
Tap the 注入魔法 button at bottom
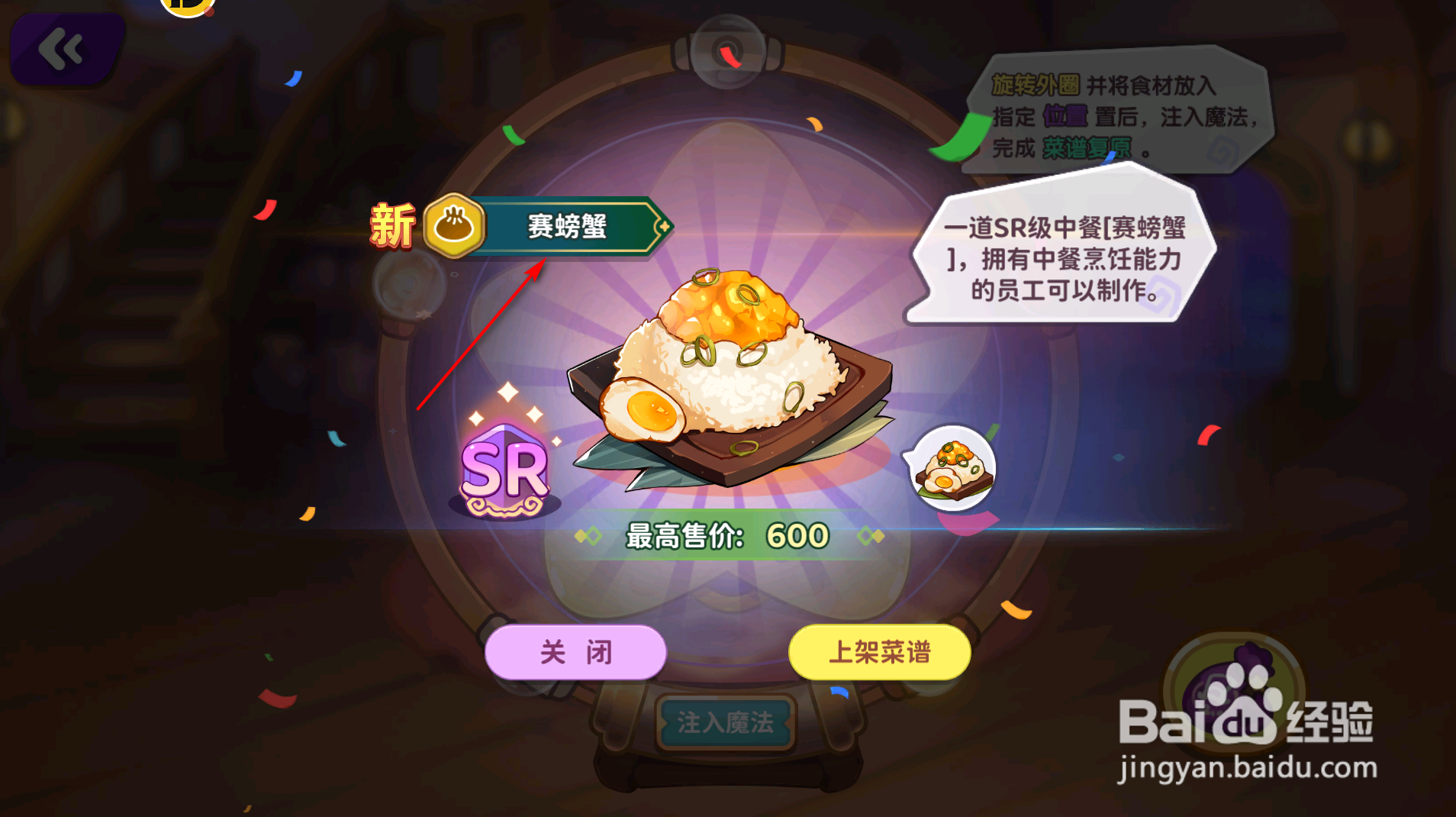pyautogui.click(x=726, y=720)
